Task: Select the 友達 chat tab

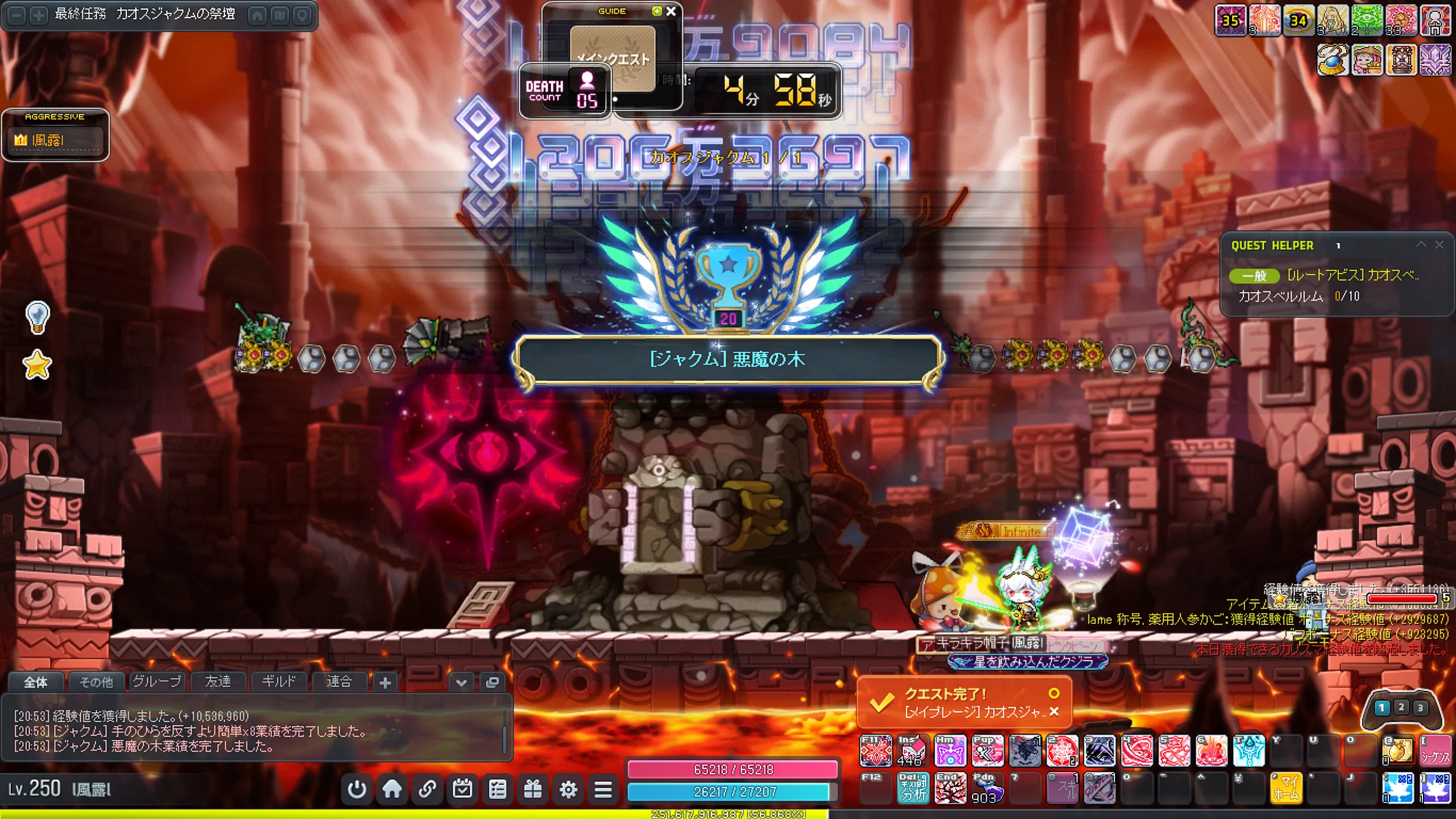Action: coord(218,681)
